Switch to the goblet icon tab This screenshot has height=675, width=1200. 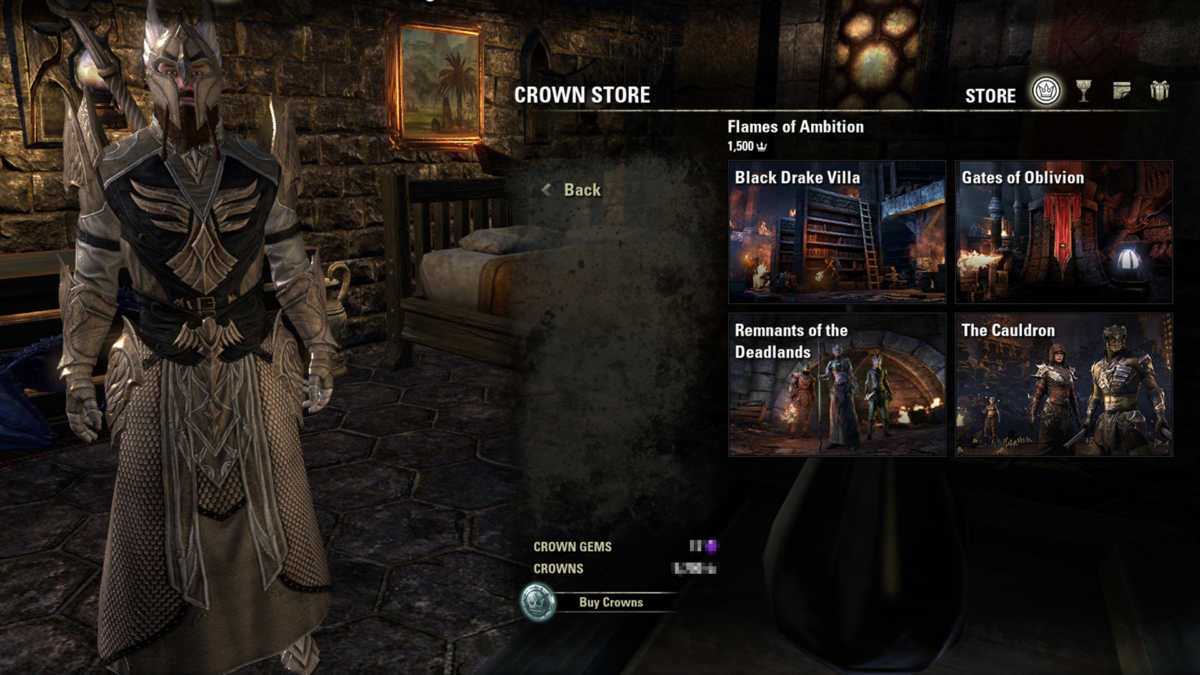tap(1084, 92)
